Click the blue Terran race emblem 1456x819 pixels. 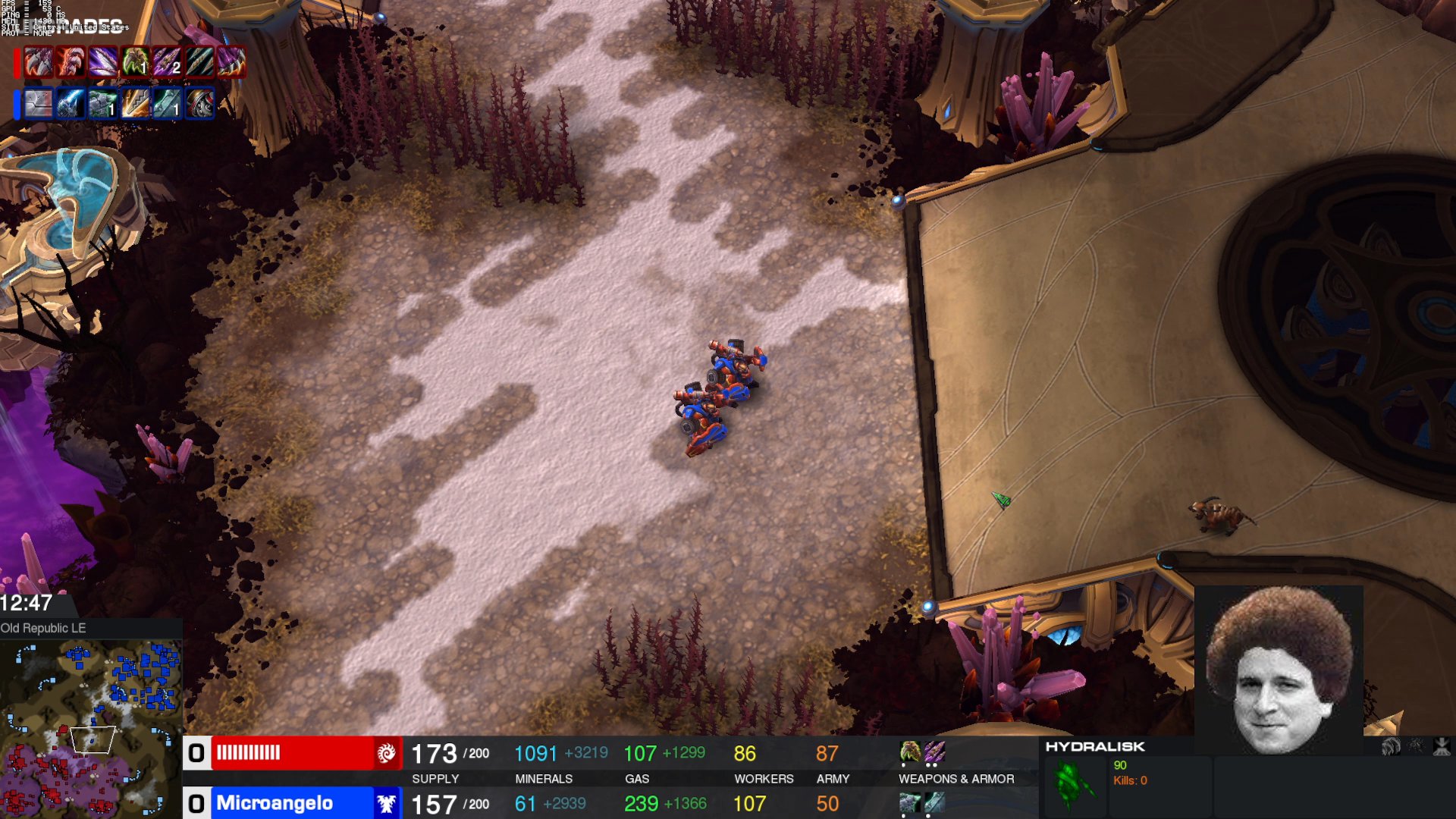coord(387,803)
